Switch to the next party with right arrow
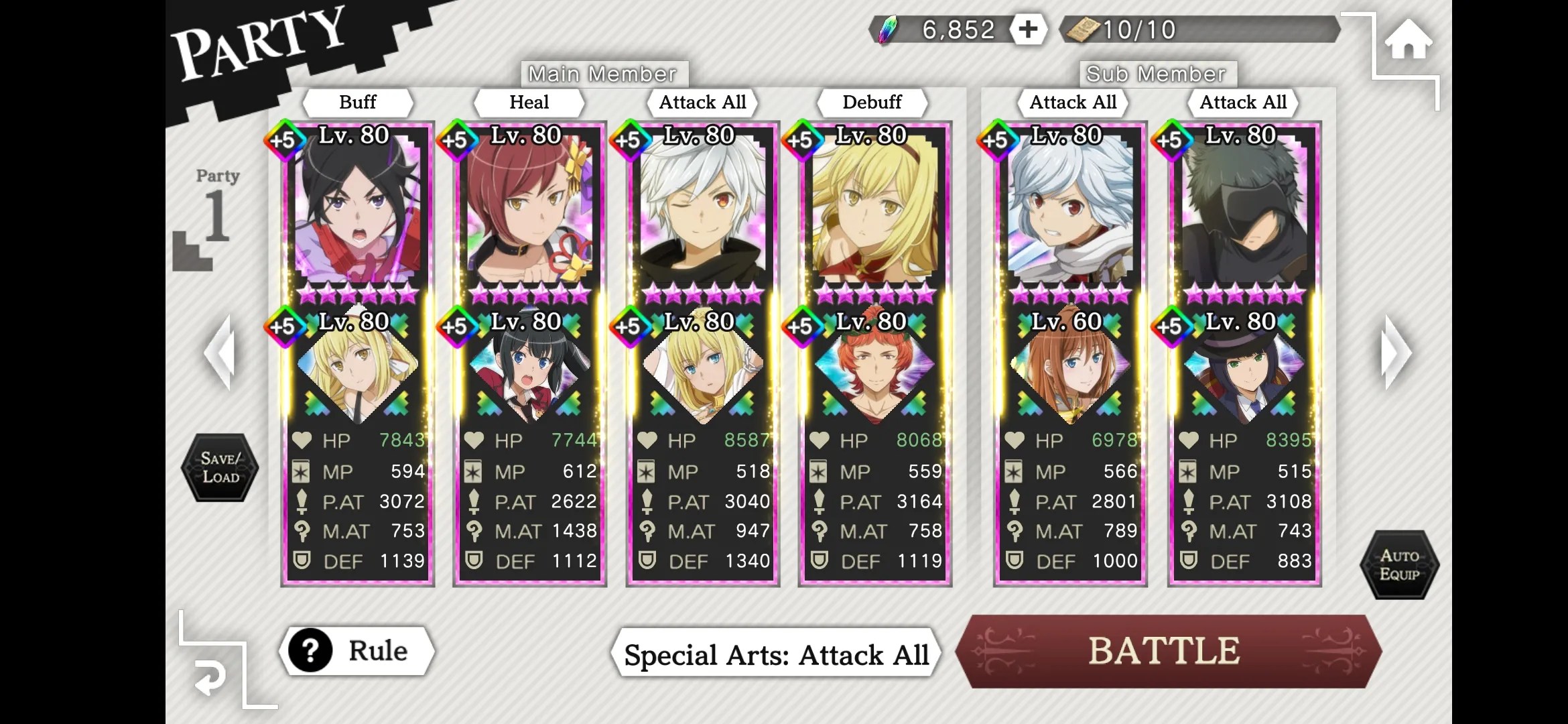This screenshot has width=1568, height=724. pos(1396,353)
